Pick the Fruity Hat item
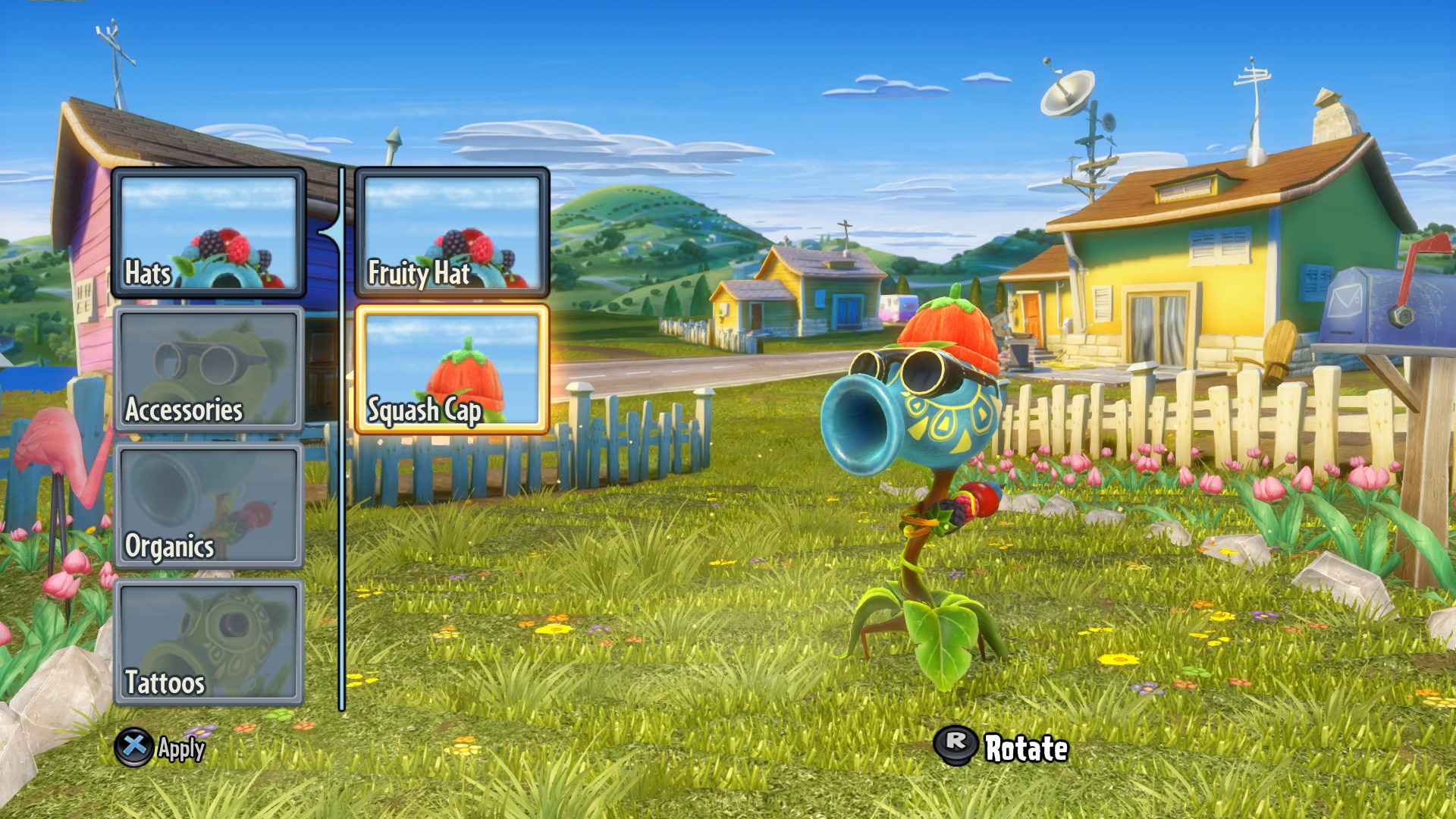The width and height of the screenshot is (1456, 819). 452,232
